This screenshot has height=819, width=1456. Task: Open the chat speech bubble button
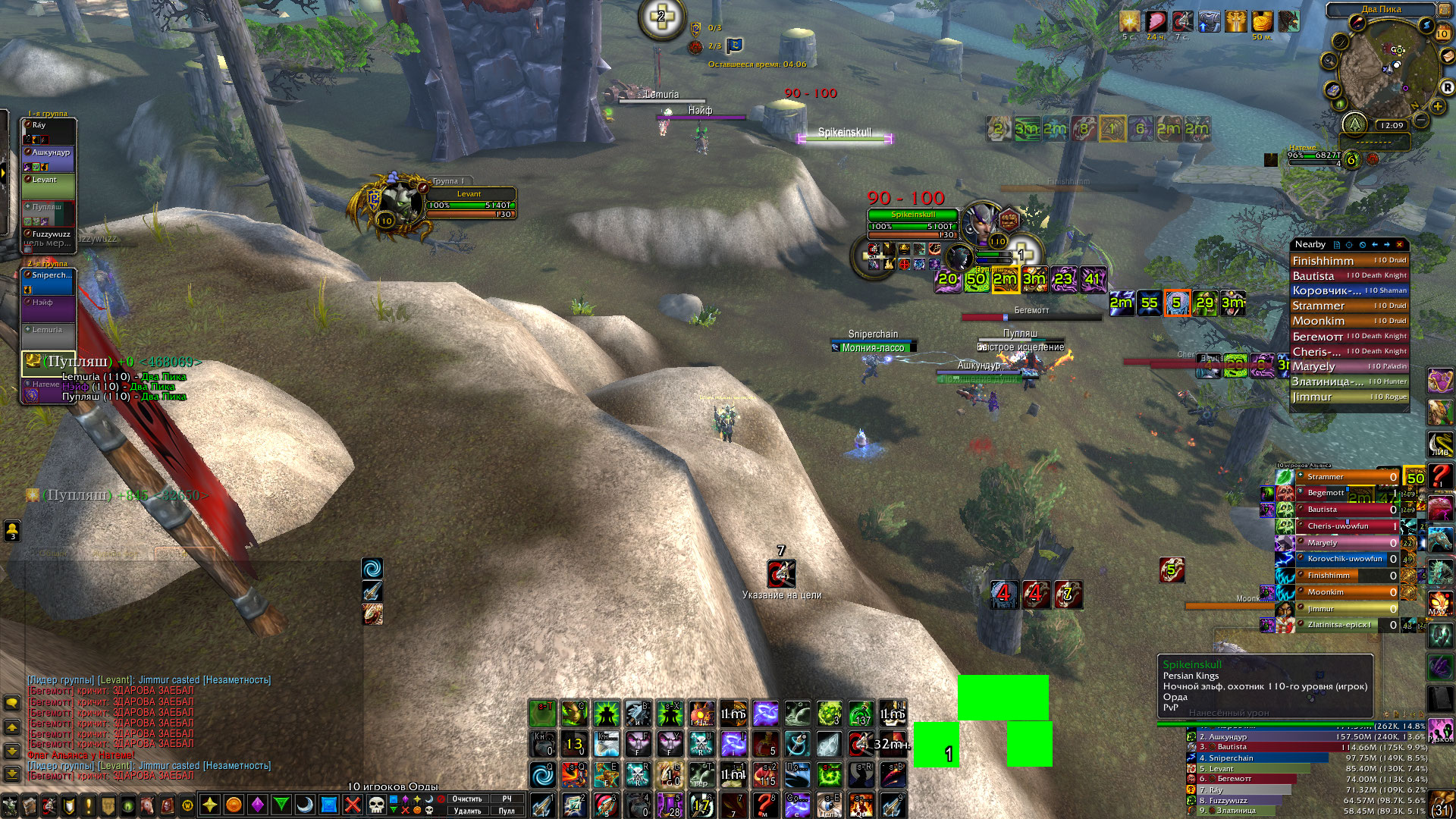pos(12,703)
